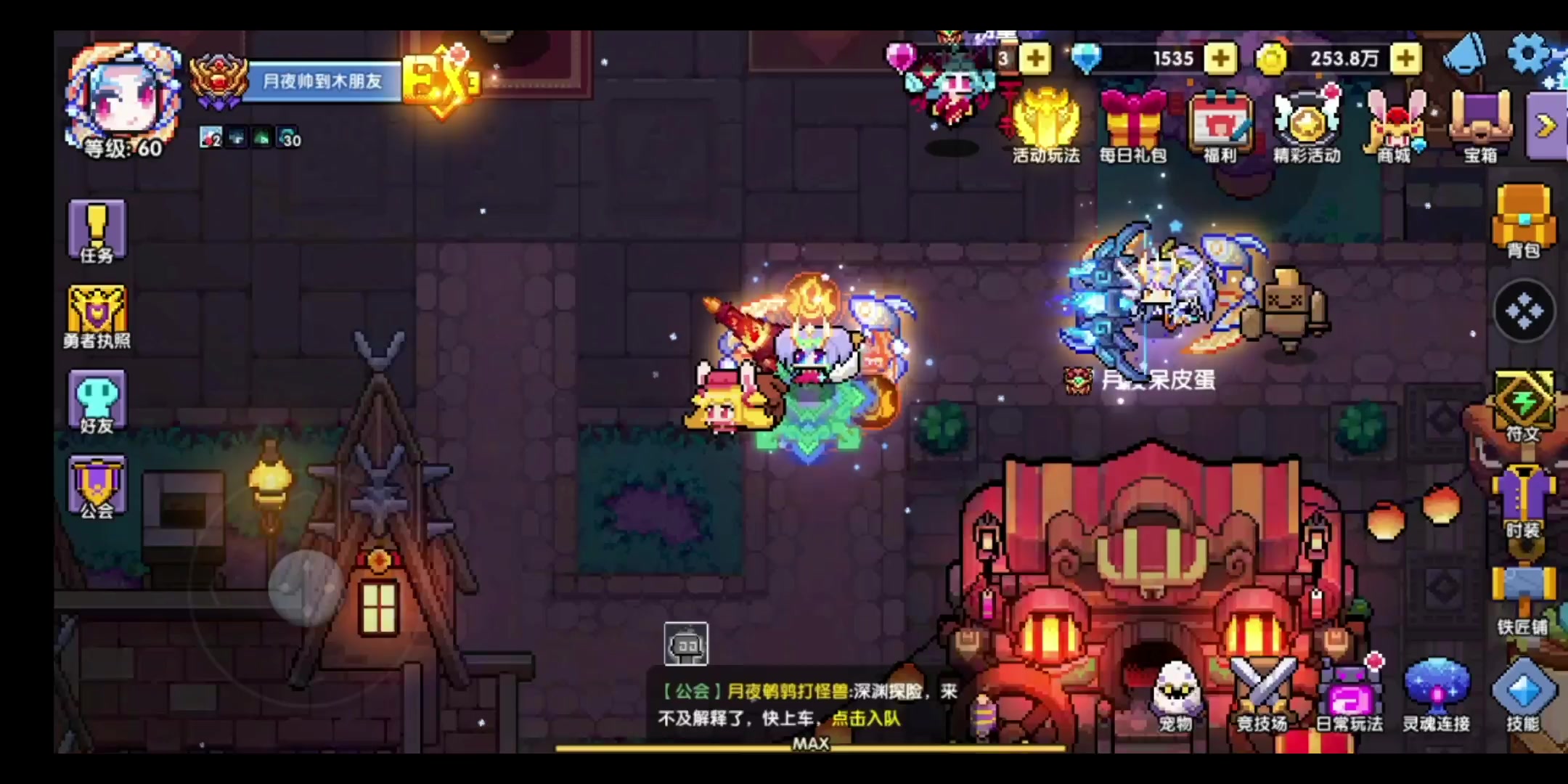Screen dimensions: 1568x784
Task: Toggle the chat window with the robot icon
Action: point(685,643)
